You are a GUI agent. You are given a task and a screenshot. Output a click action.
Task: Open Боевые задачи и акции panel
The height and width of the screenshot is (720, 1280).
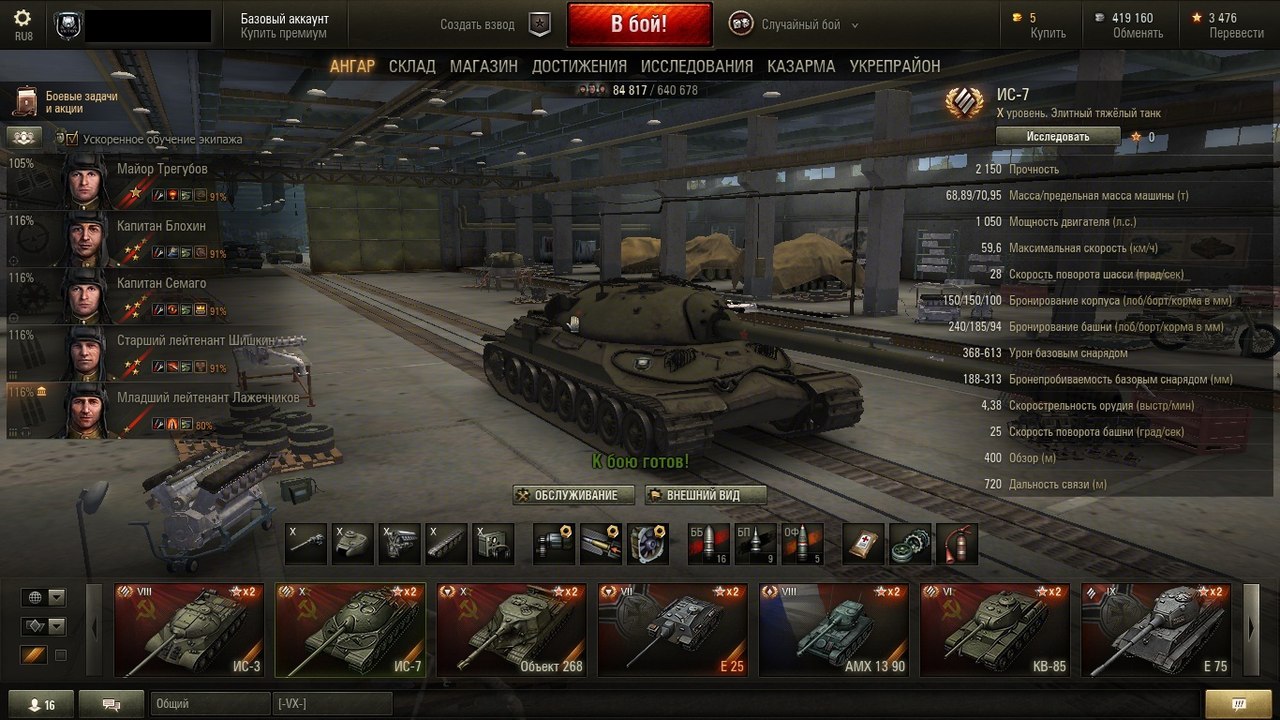click(x=68, y=102)
